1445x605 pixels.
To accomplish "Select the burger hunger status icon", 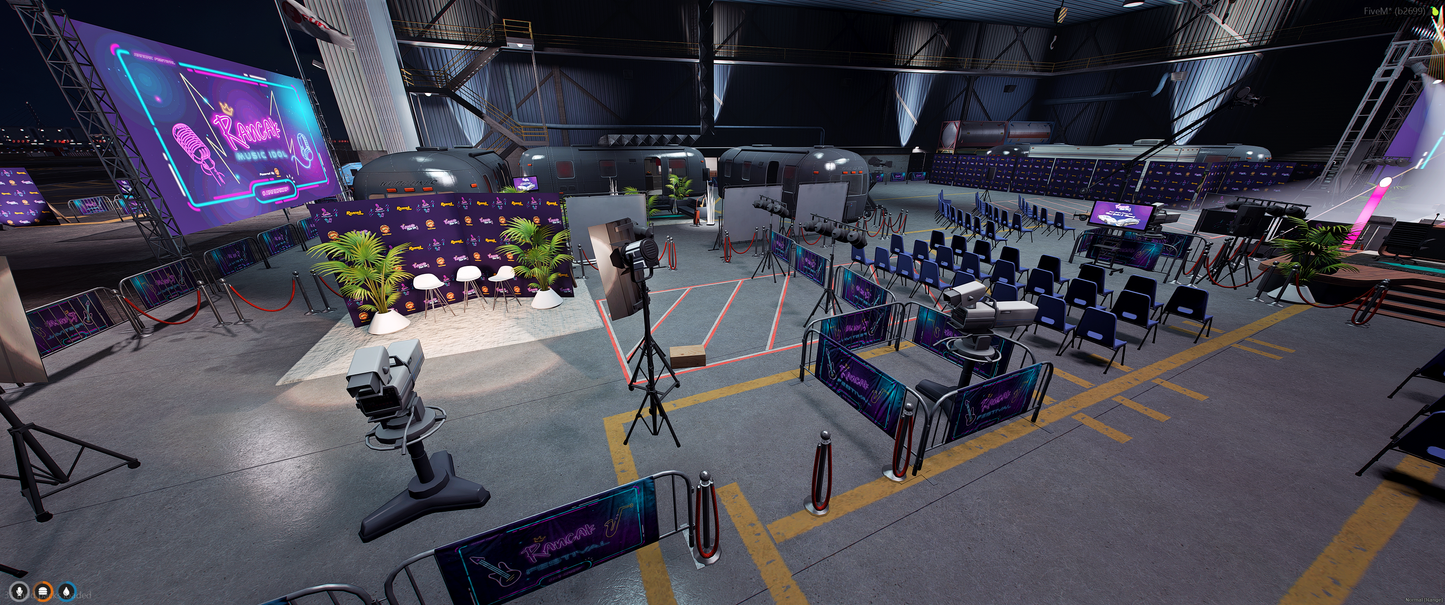I will click(x=43, y=591).
